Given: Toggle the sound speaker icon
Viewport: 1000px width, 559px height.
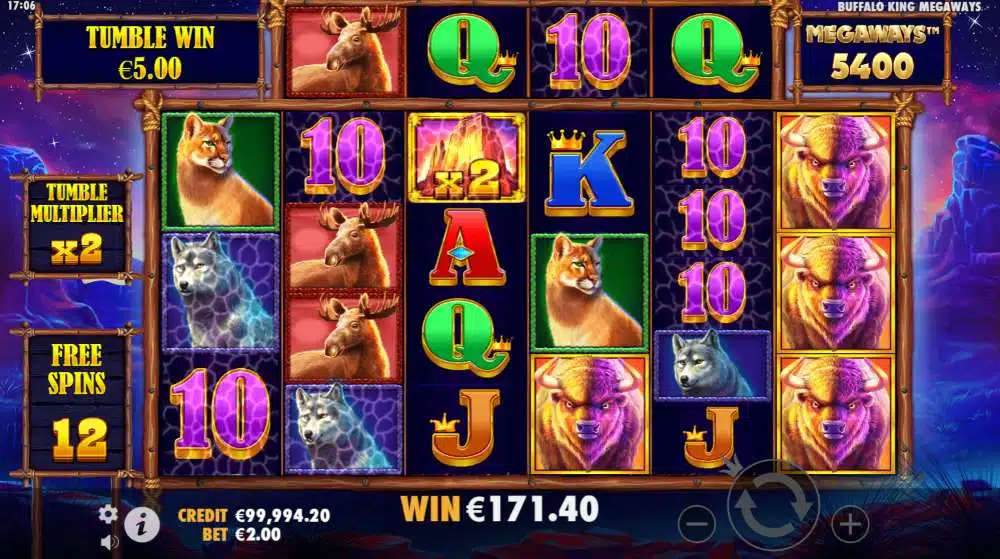Looking at the screenshot, I should 109,543.
